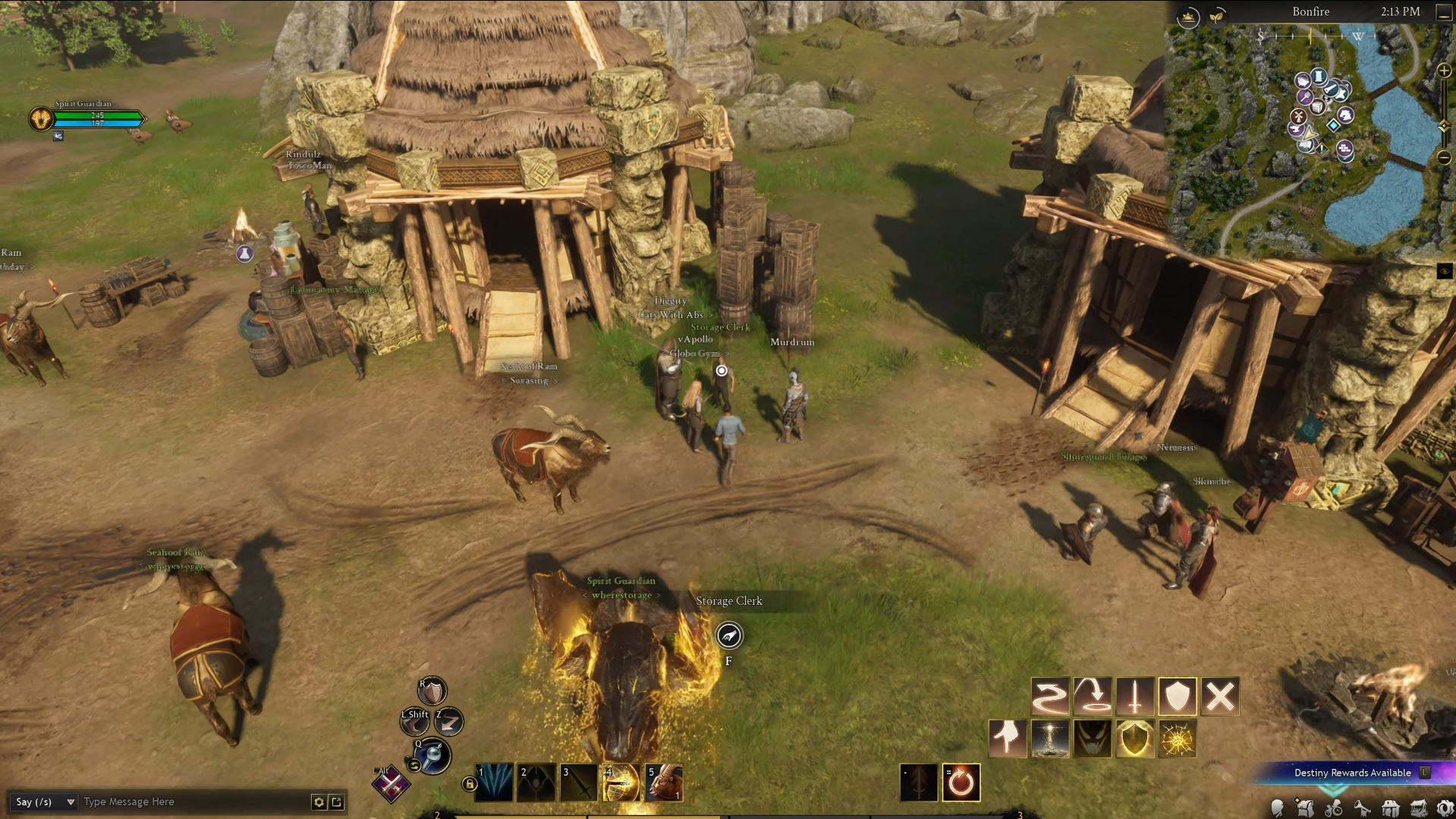Activate the golden orb skill in slot 4

621,783
